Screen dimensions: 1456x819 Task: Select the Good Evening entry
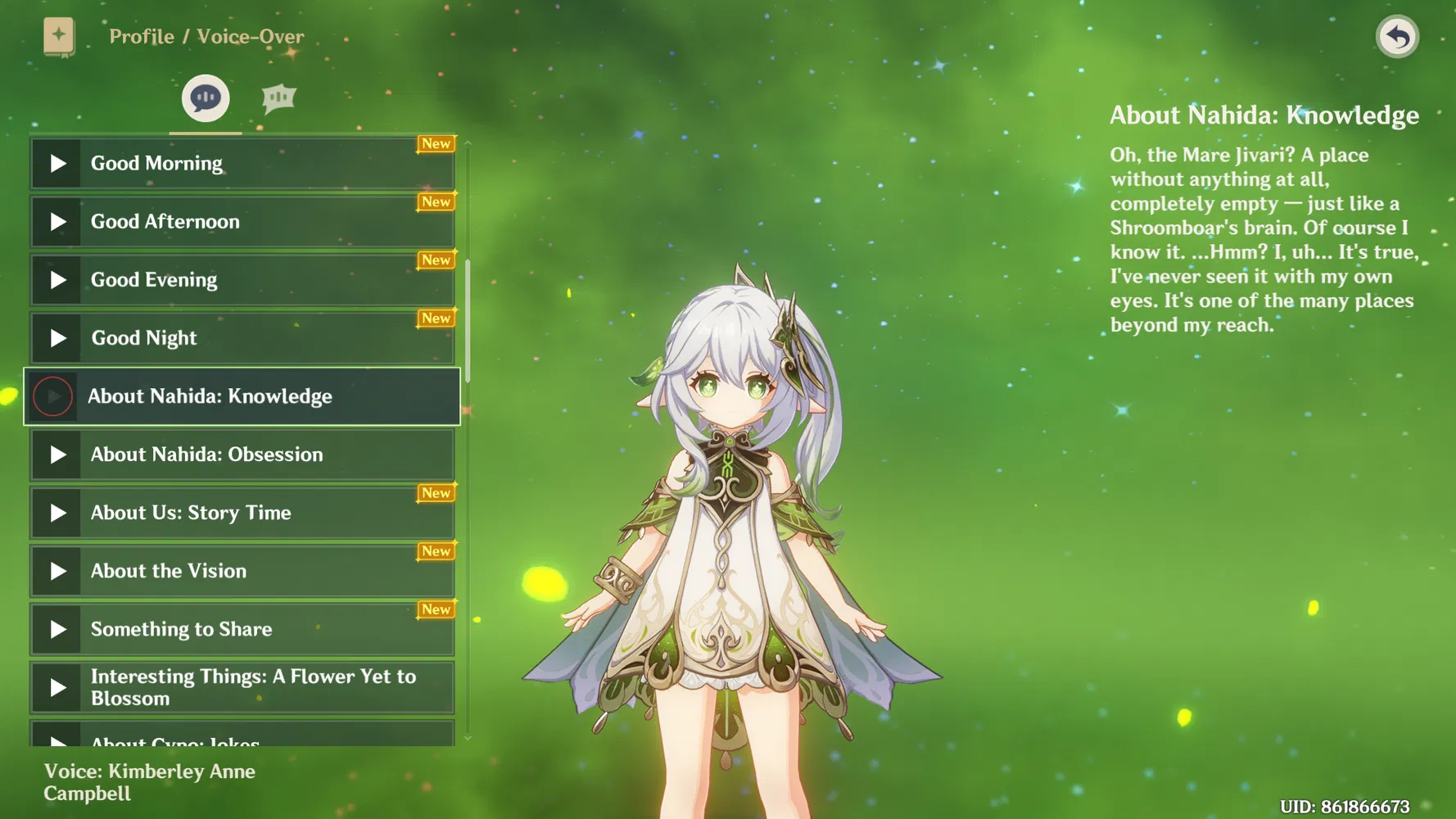(x=242, y=280)
